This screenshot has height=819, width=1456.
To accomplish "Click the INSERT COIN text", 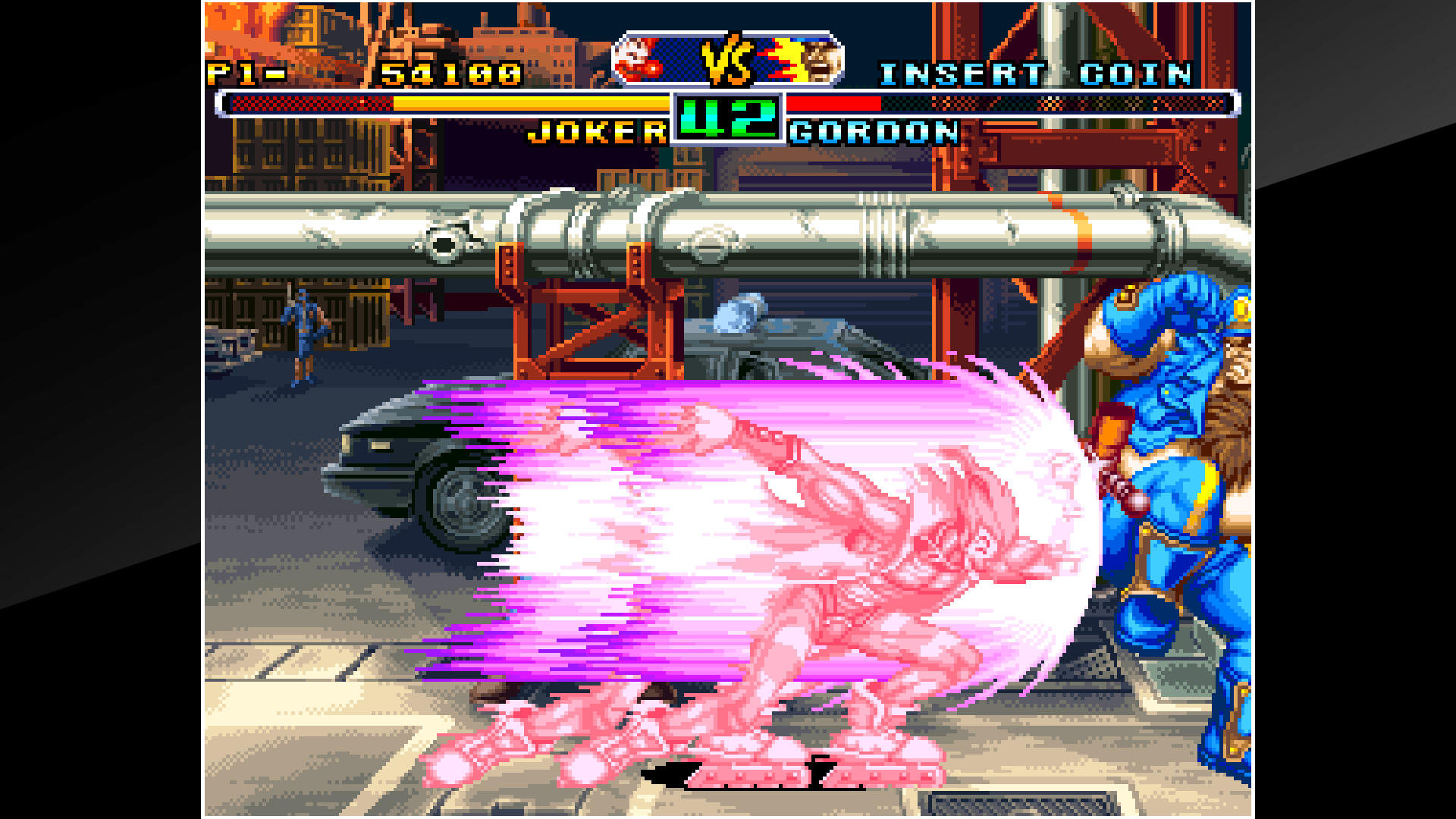I will [x=1039, y=74].
